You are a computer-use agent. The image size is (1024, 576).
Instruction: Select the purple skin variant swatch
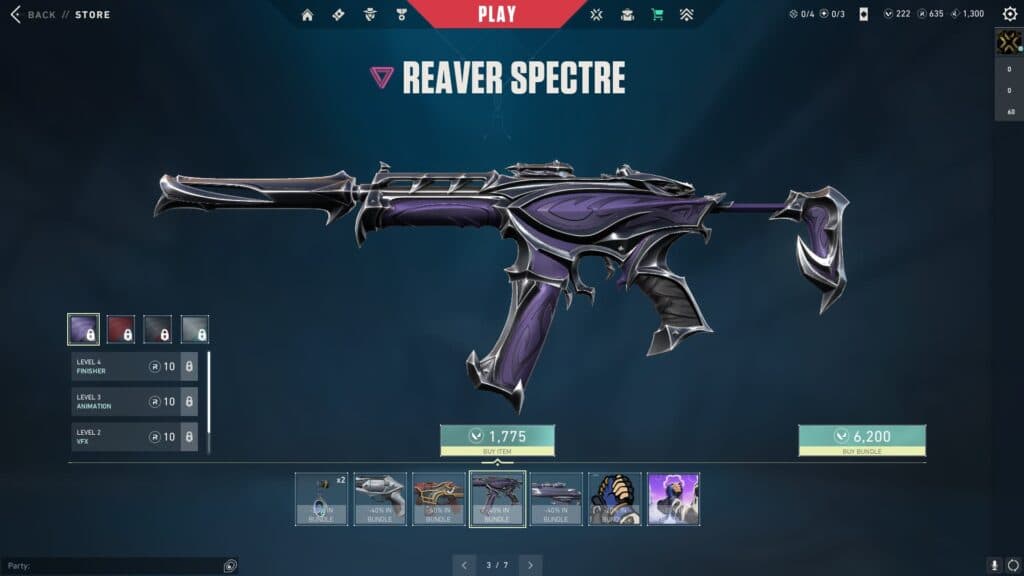83,329
